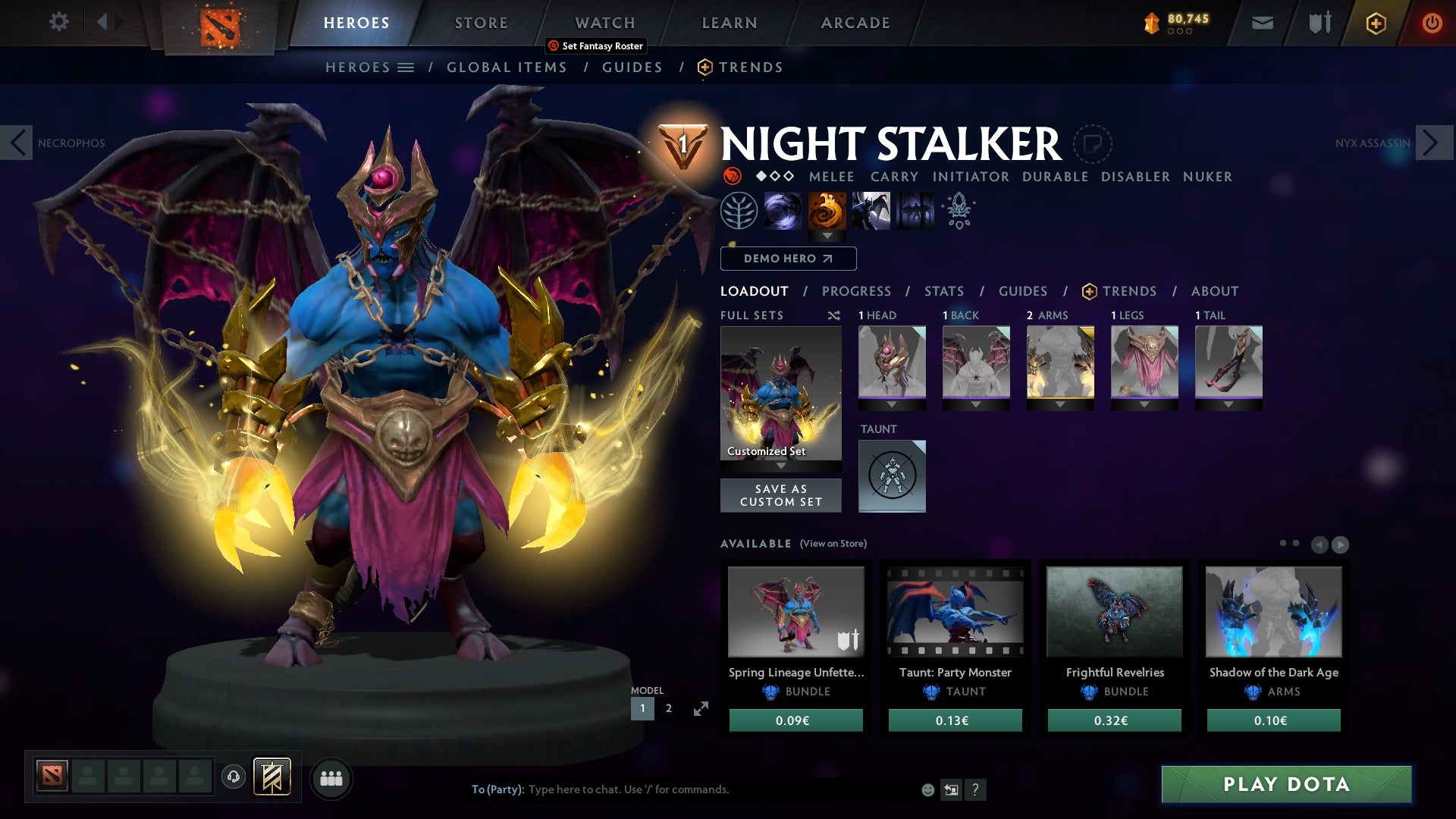Select the Frightful Revelries bundle thumbnail
This screenshot has height=819, width=1456.
click(1114, 613)
